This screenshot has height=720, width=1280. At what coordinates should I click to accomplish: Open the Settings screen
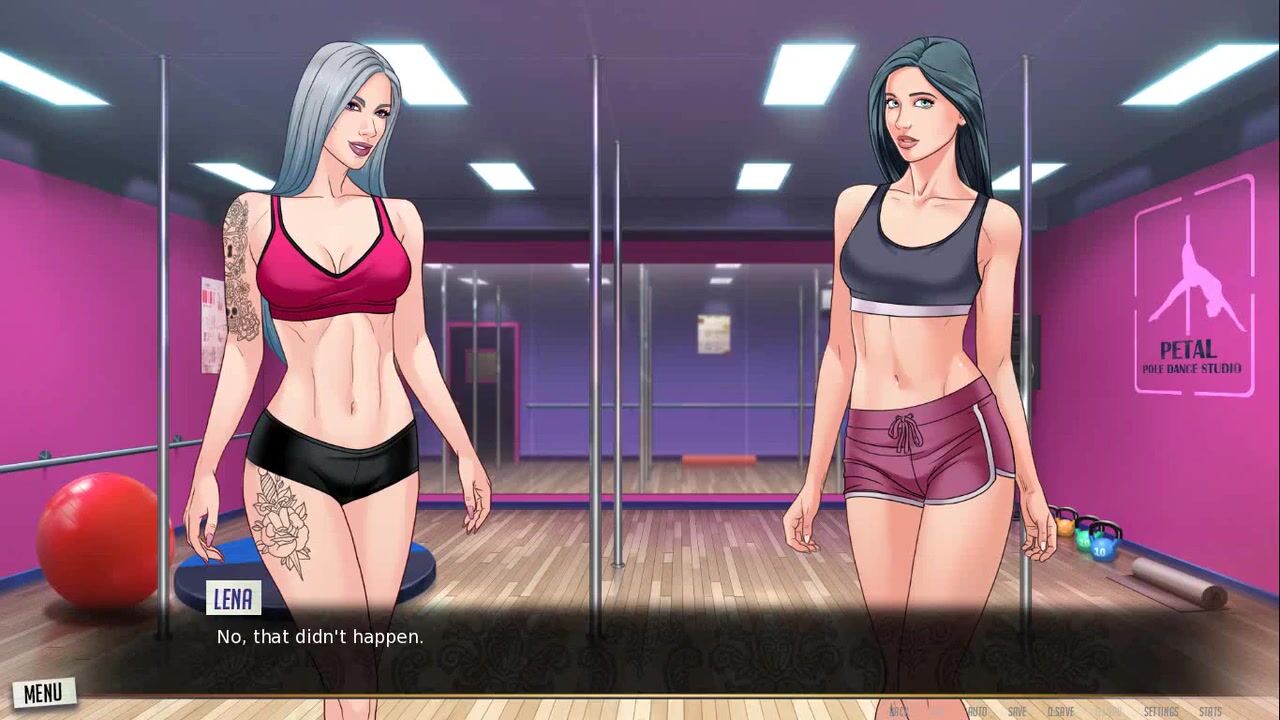(x=1161, y=711)
